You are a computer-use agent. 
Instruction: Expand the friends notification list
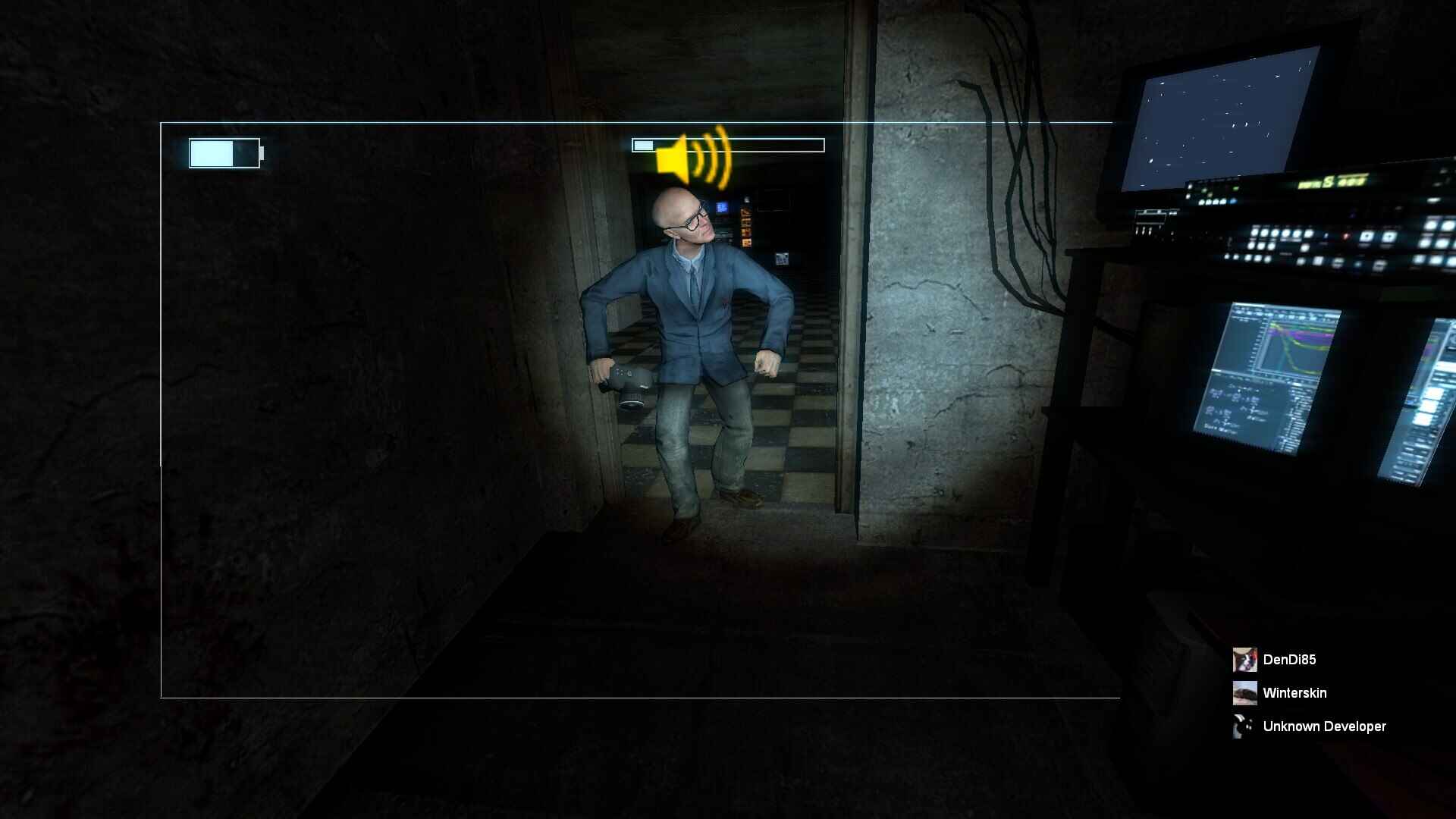1304,692
